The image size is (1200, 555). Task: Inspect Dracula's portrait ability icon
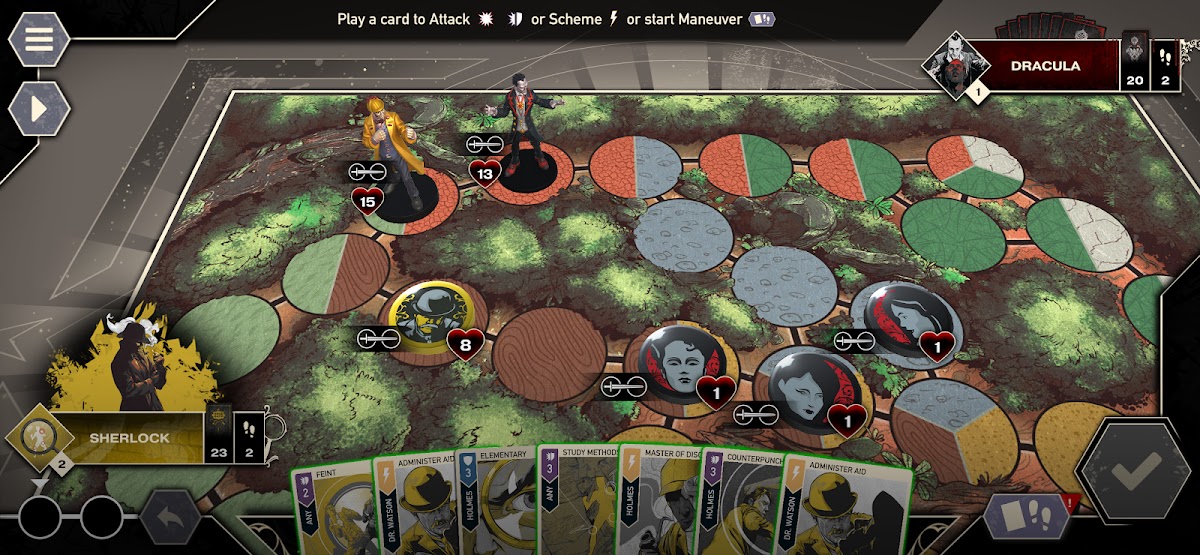coord(951,66)
